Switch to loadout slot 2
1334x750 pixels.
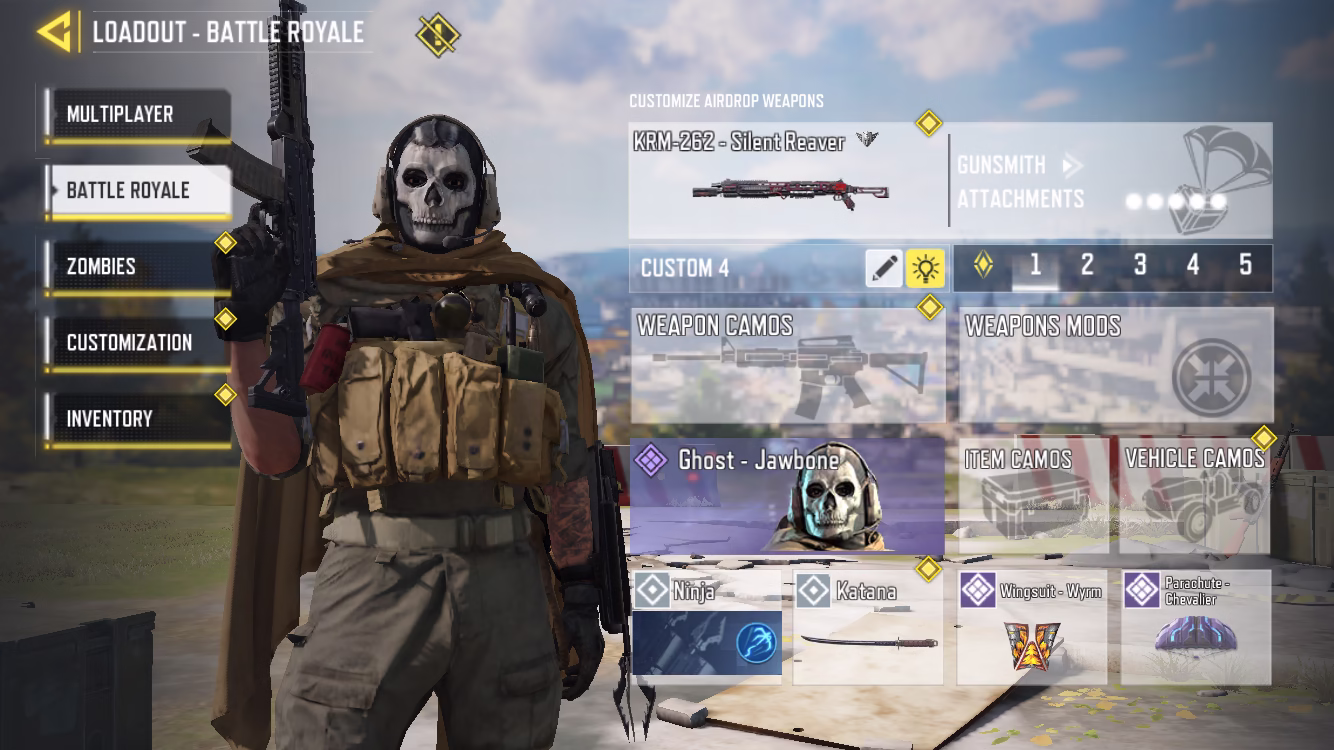tap(1087, 266)
